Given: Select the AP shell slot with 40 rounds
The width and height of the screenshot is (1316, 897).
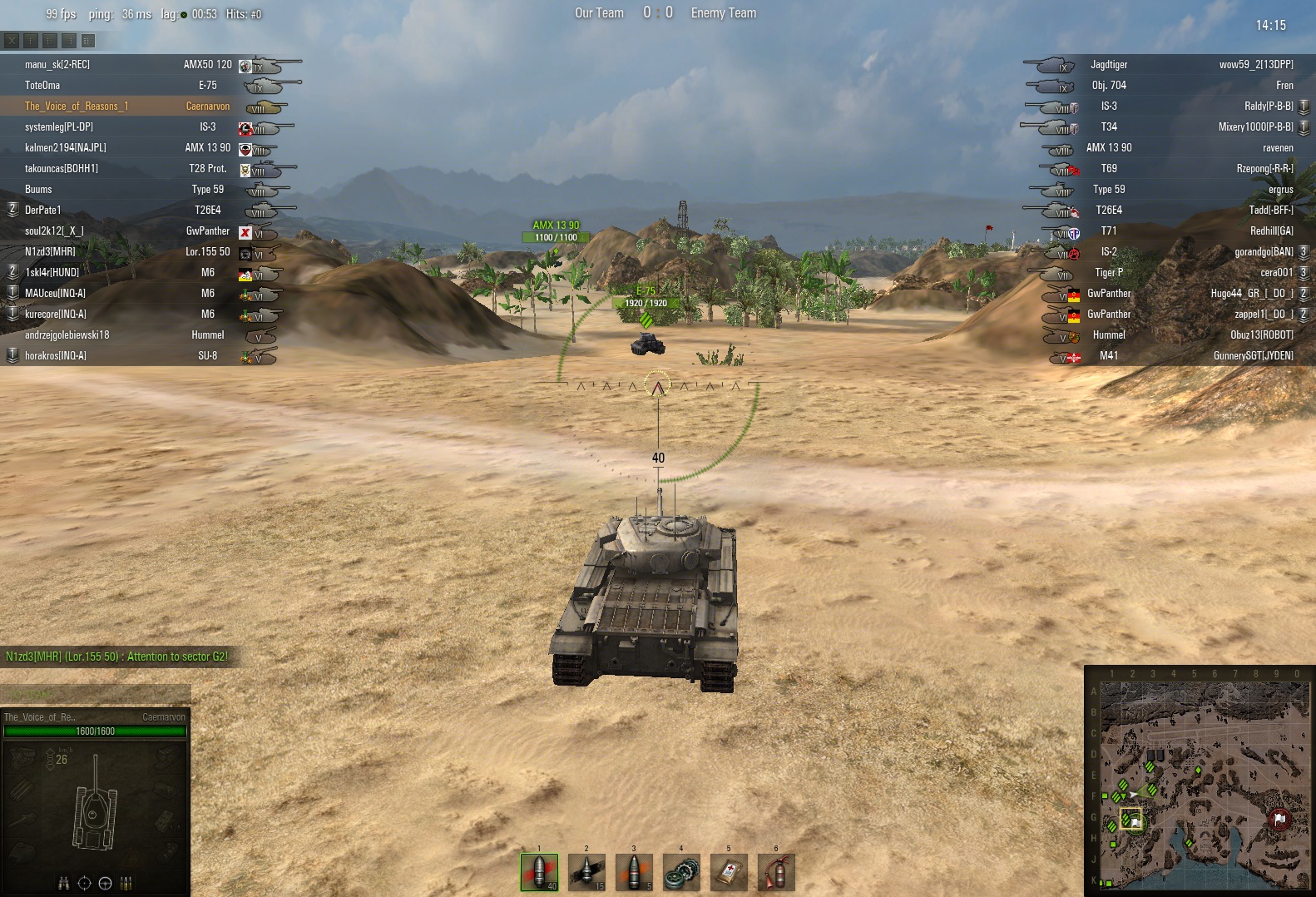Looking at the screenshot, I should [x=539, y=872].
